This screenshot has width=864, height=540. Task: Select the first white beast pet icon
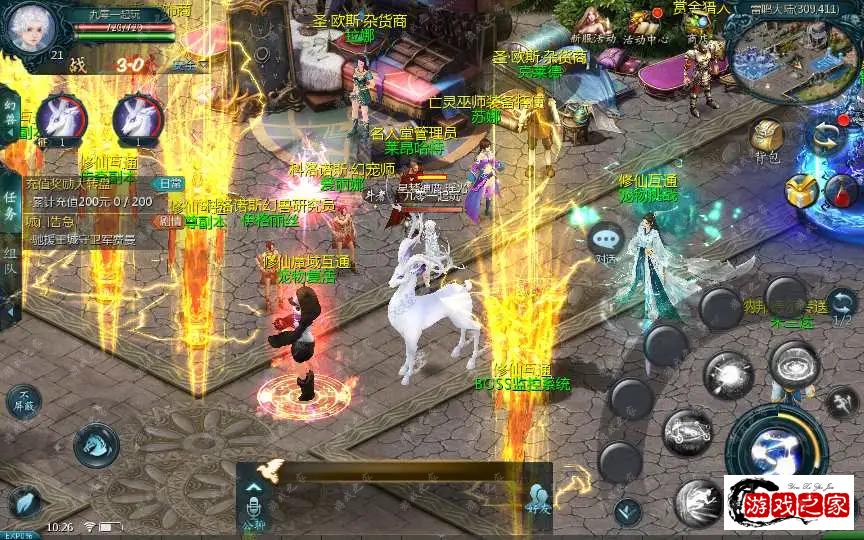tap(61, 119)
